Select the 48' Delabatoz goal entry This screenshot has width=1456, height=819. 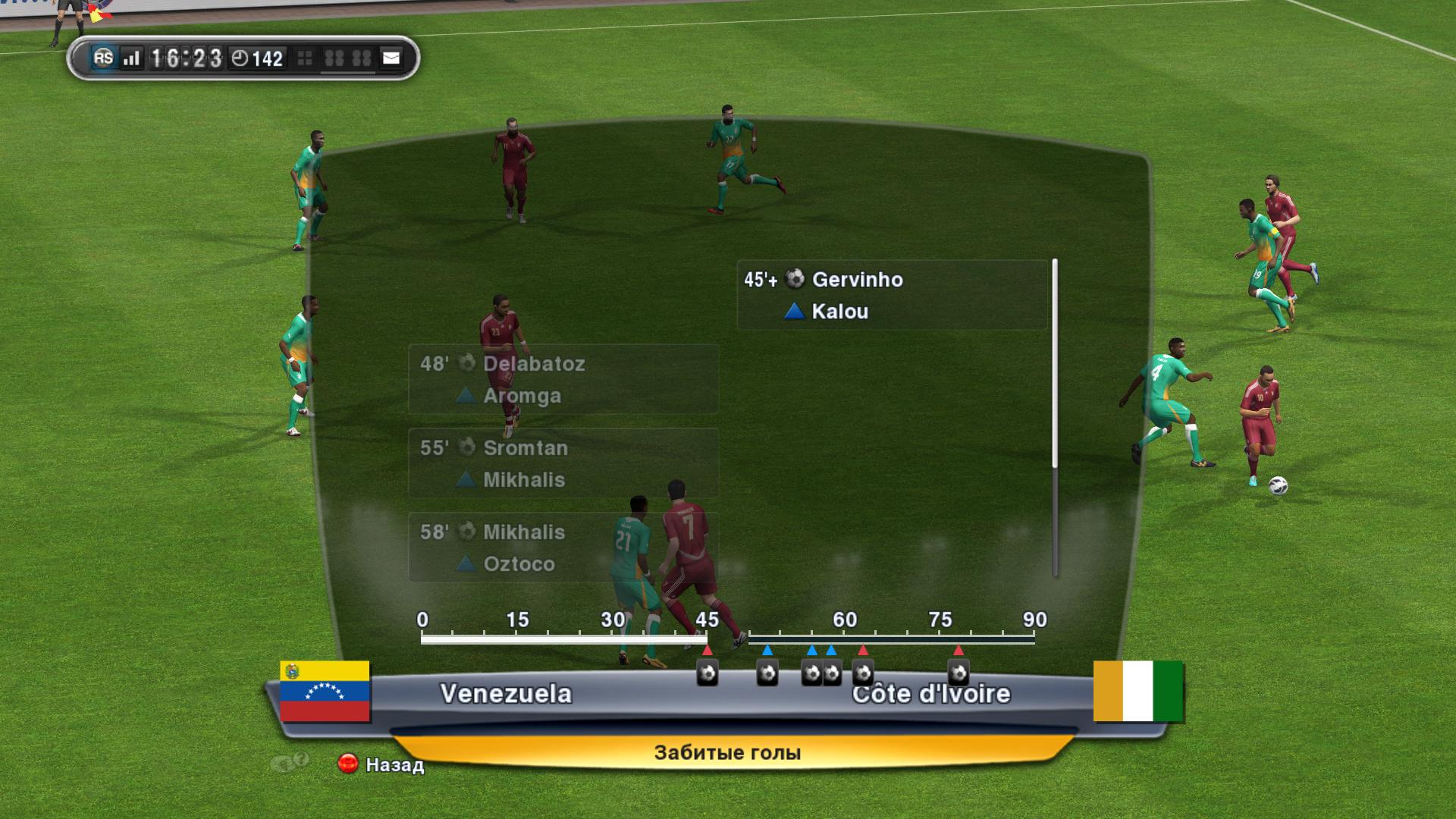point(563,379)
